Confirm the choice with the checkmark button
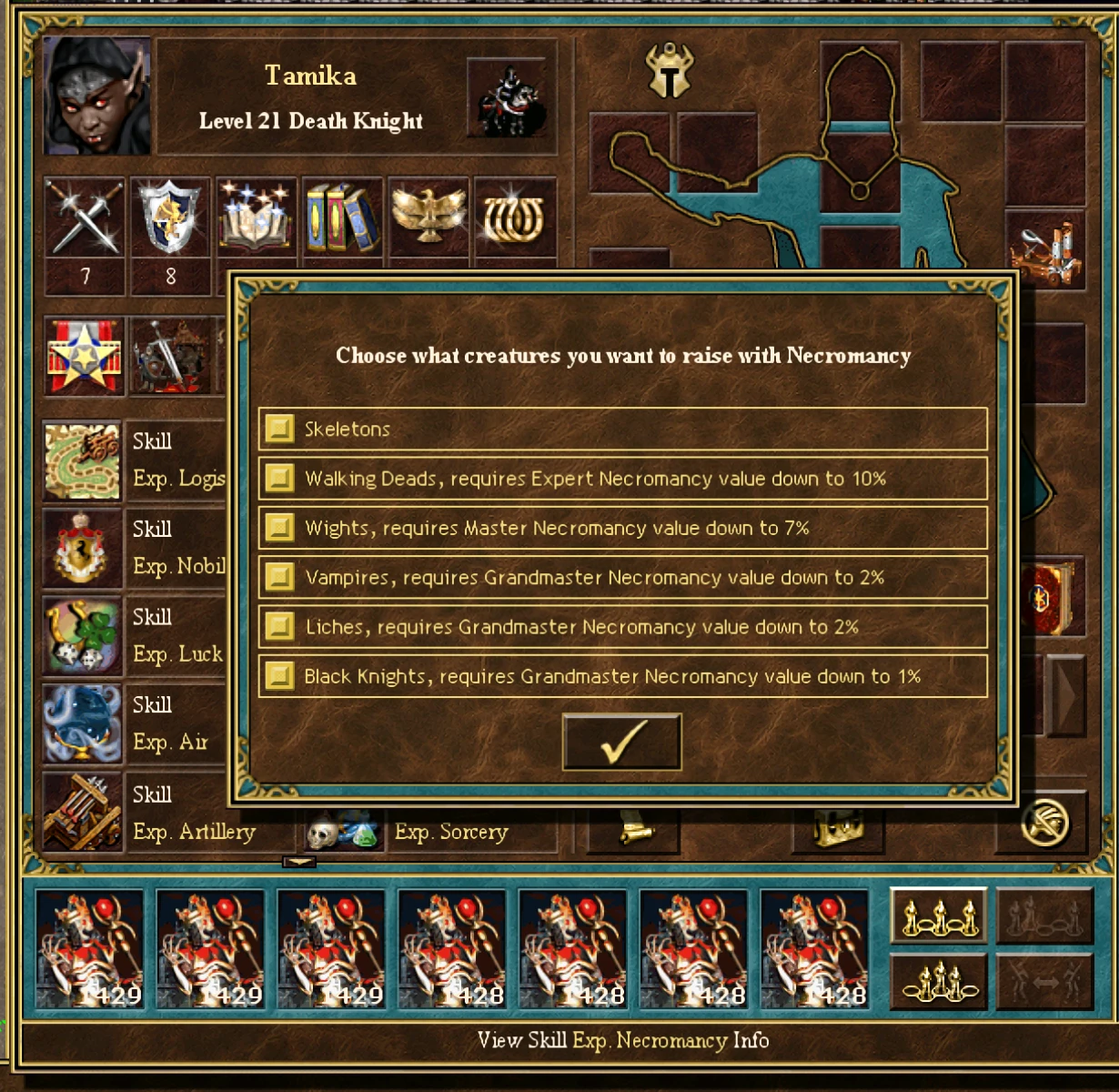 pos(622,742)
